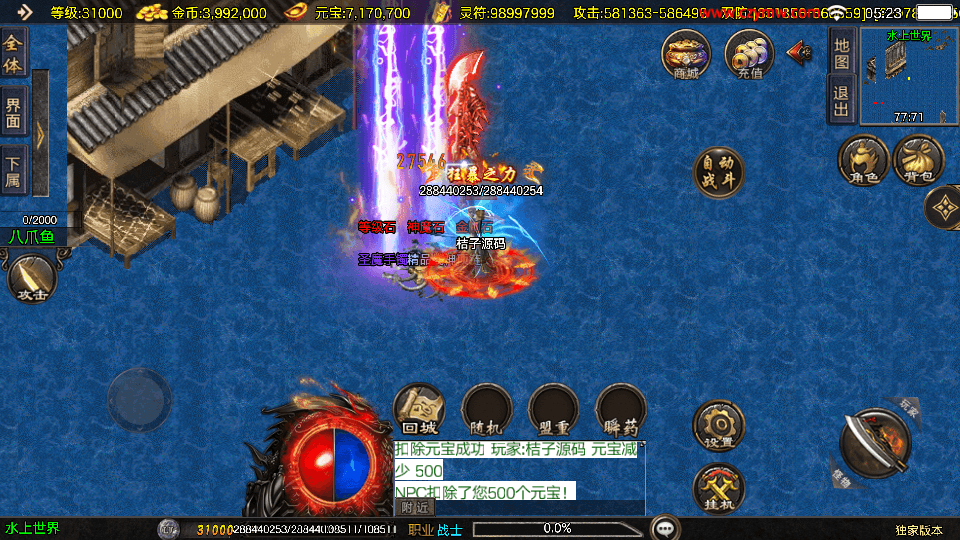Start 挂机 idle auto-farming
The image size is (960, 540).
(719, 489)
